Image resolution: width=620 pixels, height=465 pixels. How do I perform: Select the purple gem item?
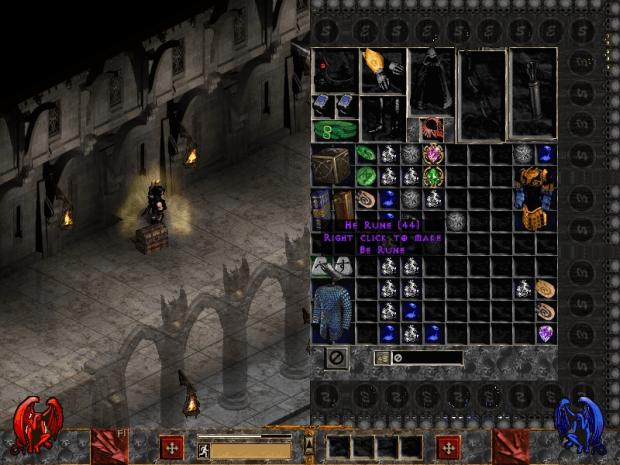(x=546, y=334)
